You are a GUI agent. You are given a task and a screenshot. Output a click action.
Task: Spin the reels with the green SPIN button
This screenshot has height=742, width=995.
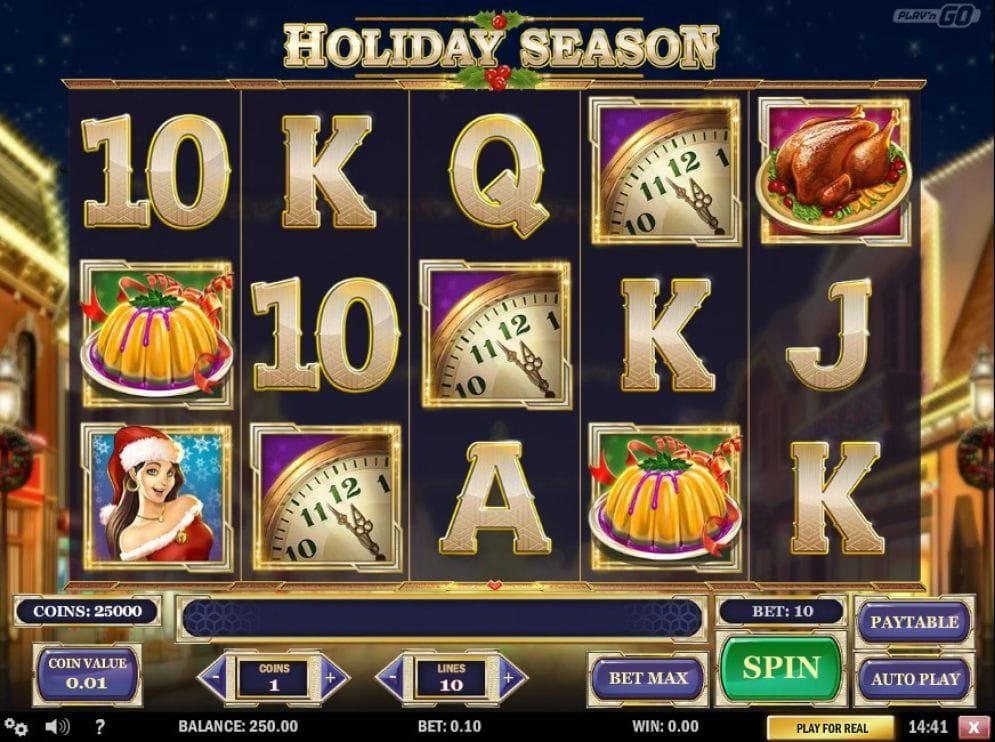tap(781, 668)
